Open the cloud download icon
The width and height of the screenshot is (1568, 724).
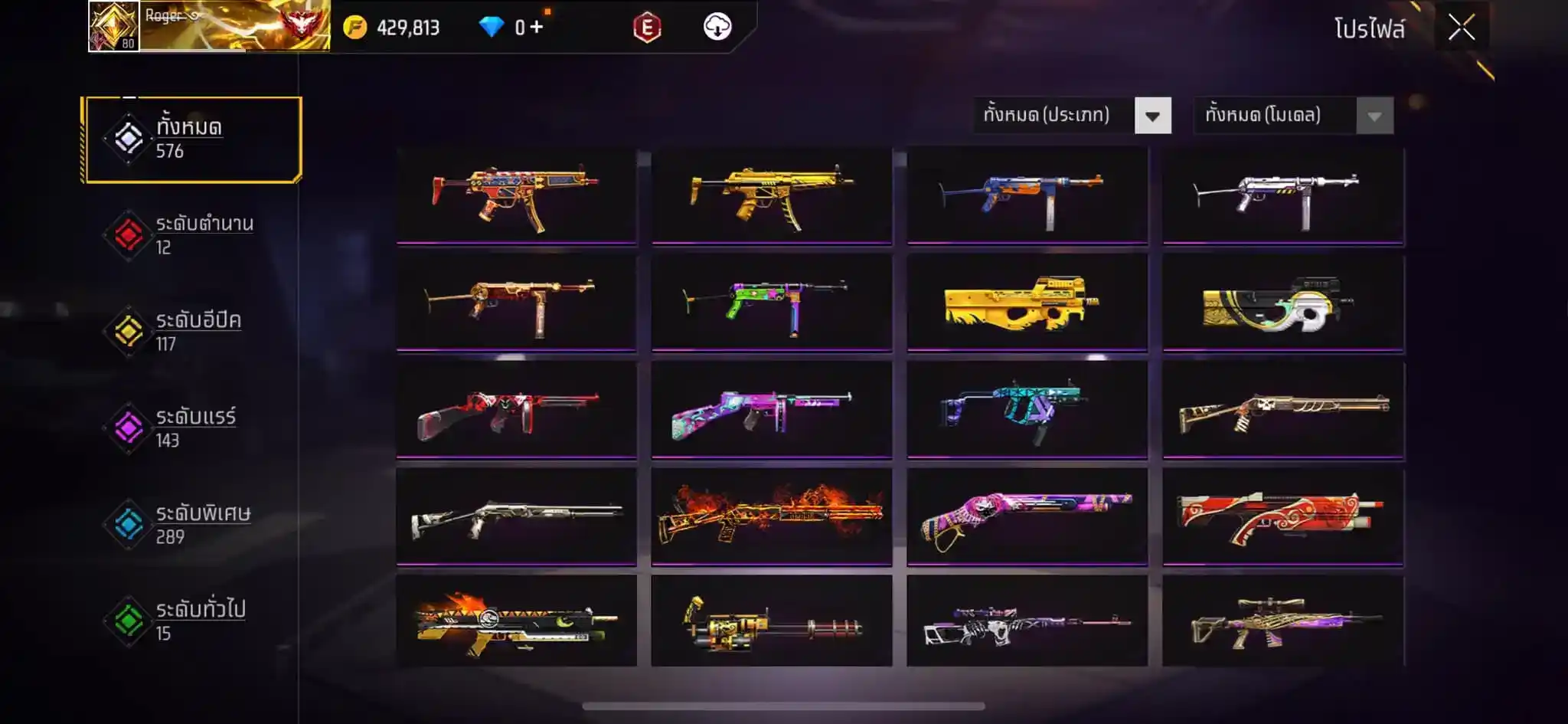click(x=717, y=27)
